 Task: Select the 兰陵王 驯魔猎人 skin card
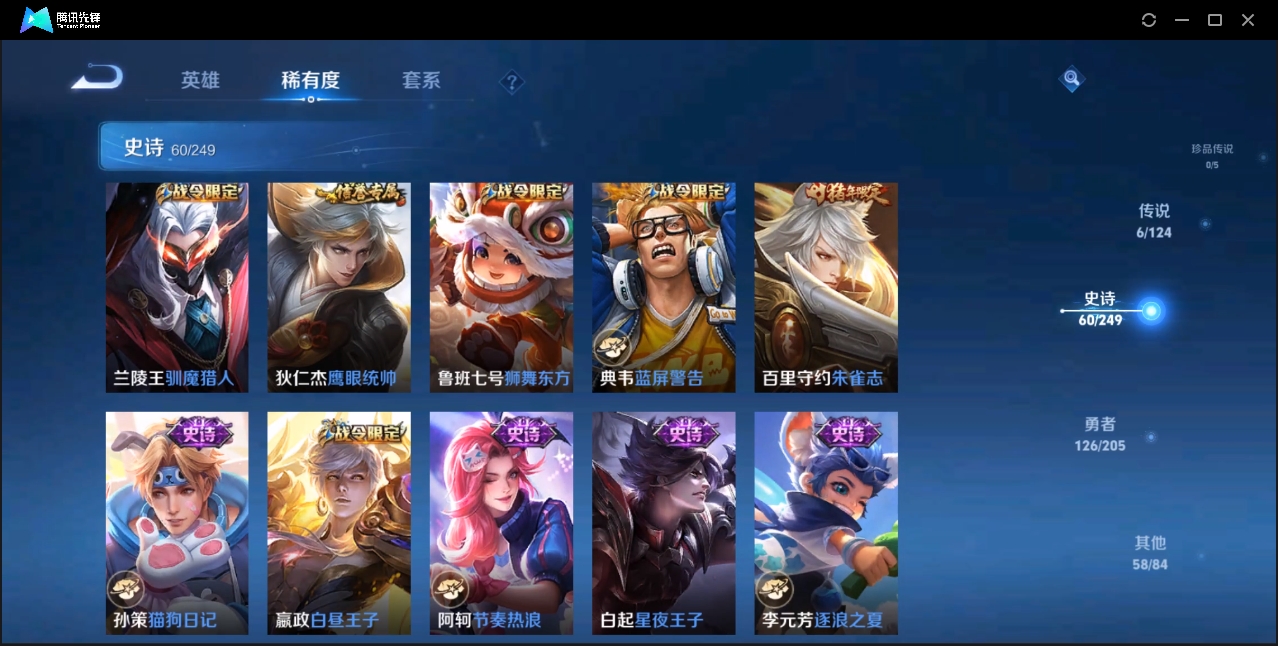[x=177, y=287]
